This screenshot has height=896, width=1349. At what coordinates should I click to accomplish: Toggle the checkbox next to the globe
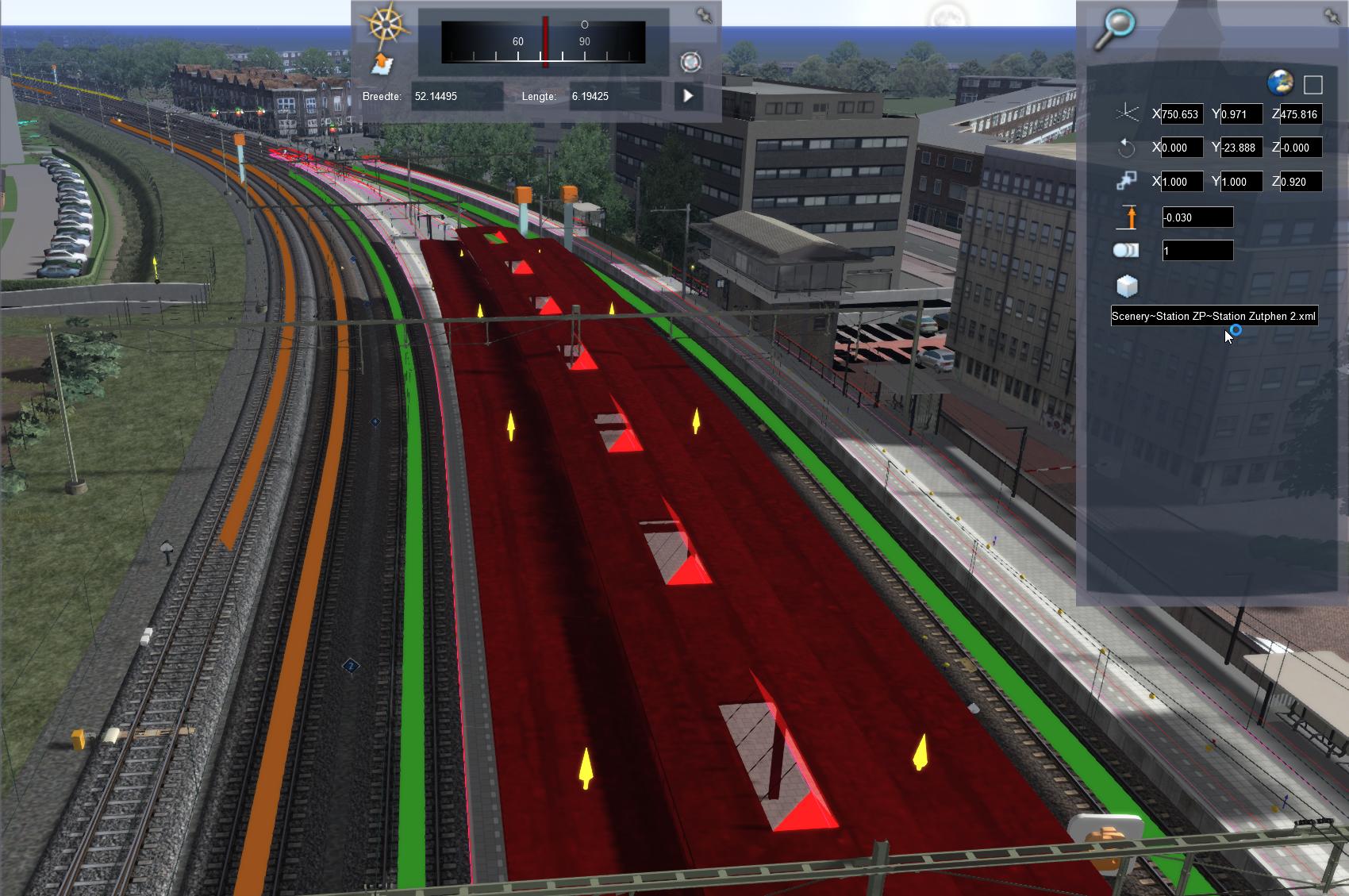(x=1313, y=85)
